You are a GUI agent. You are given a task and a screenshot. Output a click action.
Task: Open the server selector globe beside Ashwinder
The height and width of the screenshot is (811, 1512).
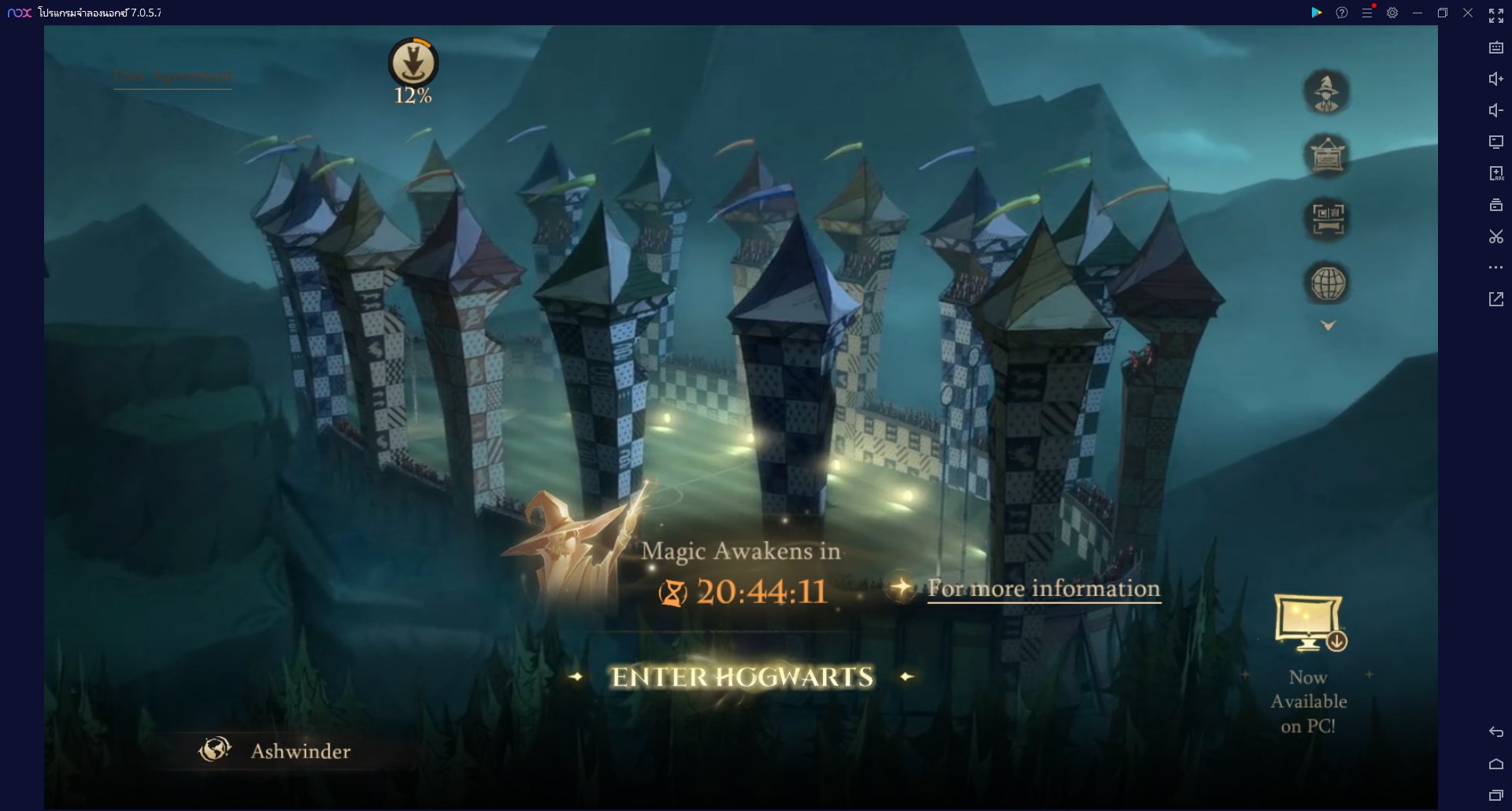[213, 750]
